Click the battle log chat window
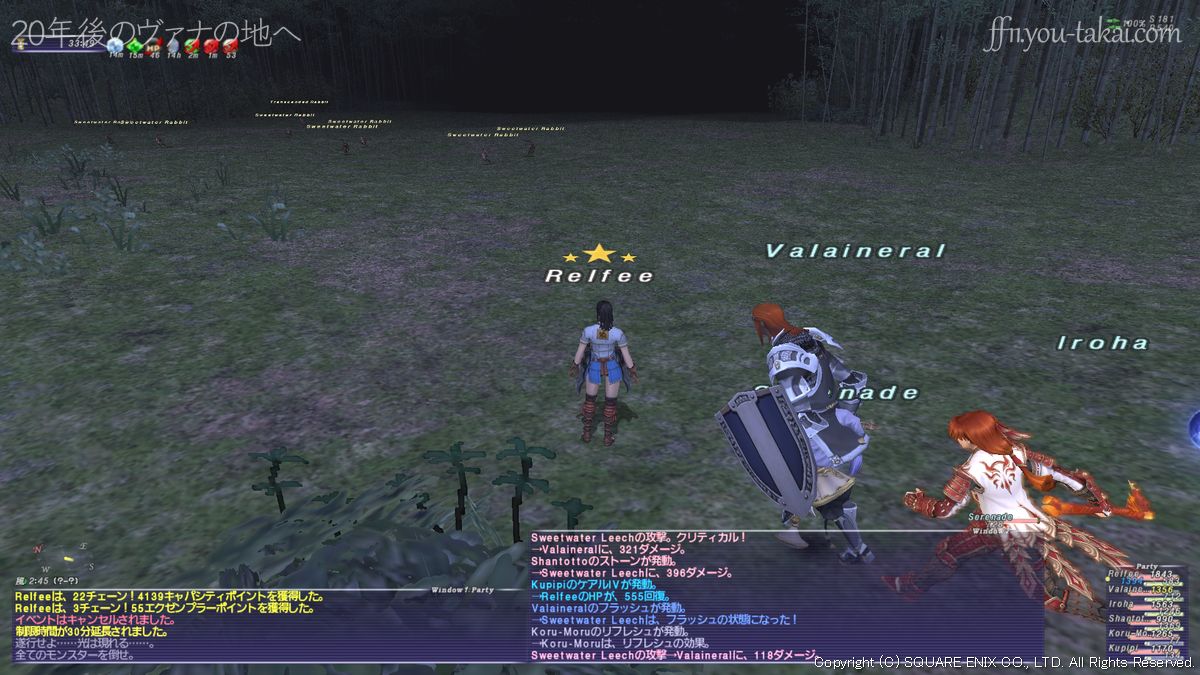The height and width of the screenshot is (675, 1200). tap(785, 598)
